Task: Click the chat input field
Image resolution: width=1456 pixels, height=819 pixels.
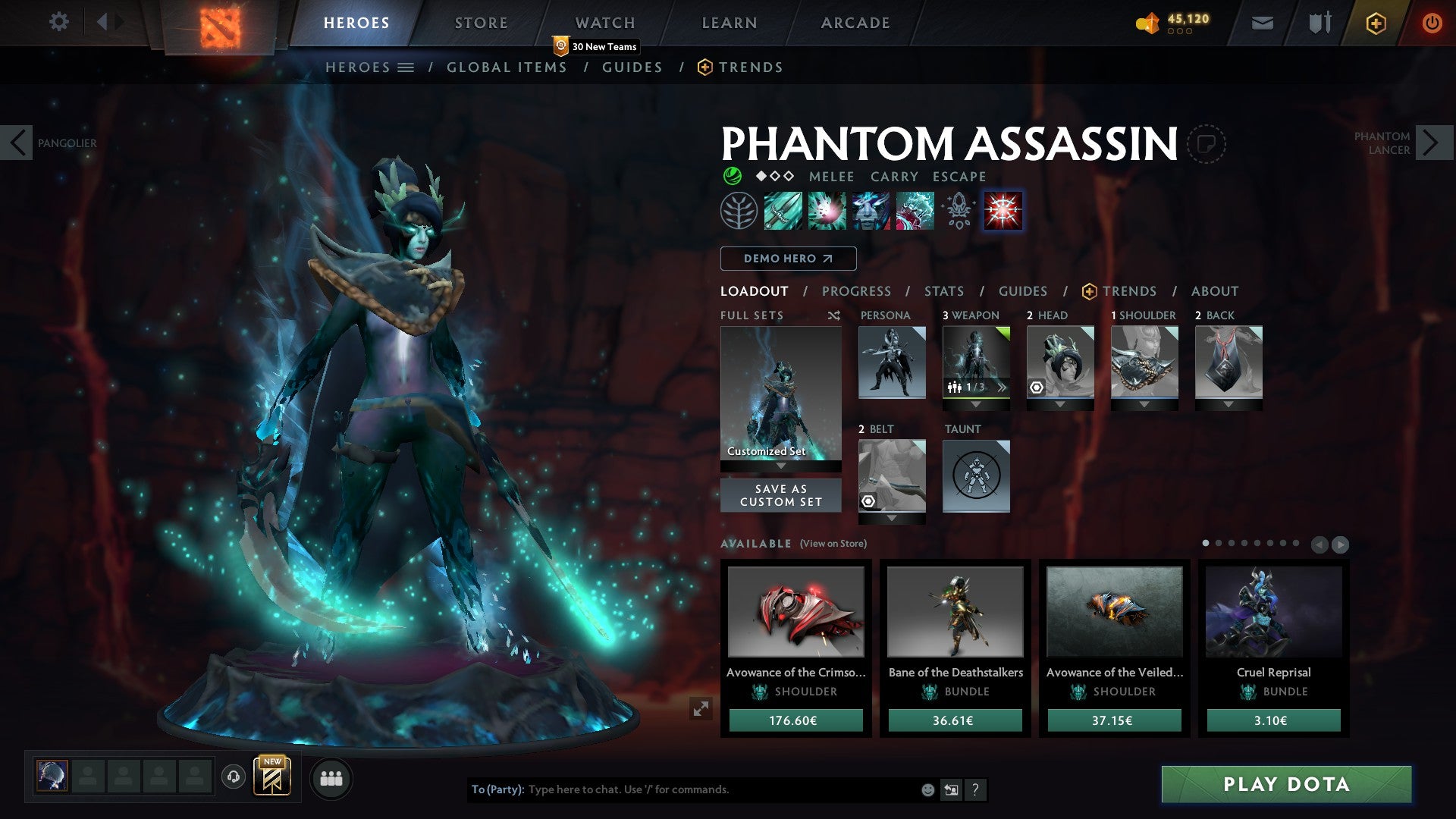Action: (682, 789)
